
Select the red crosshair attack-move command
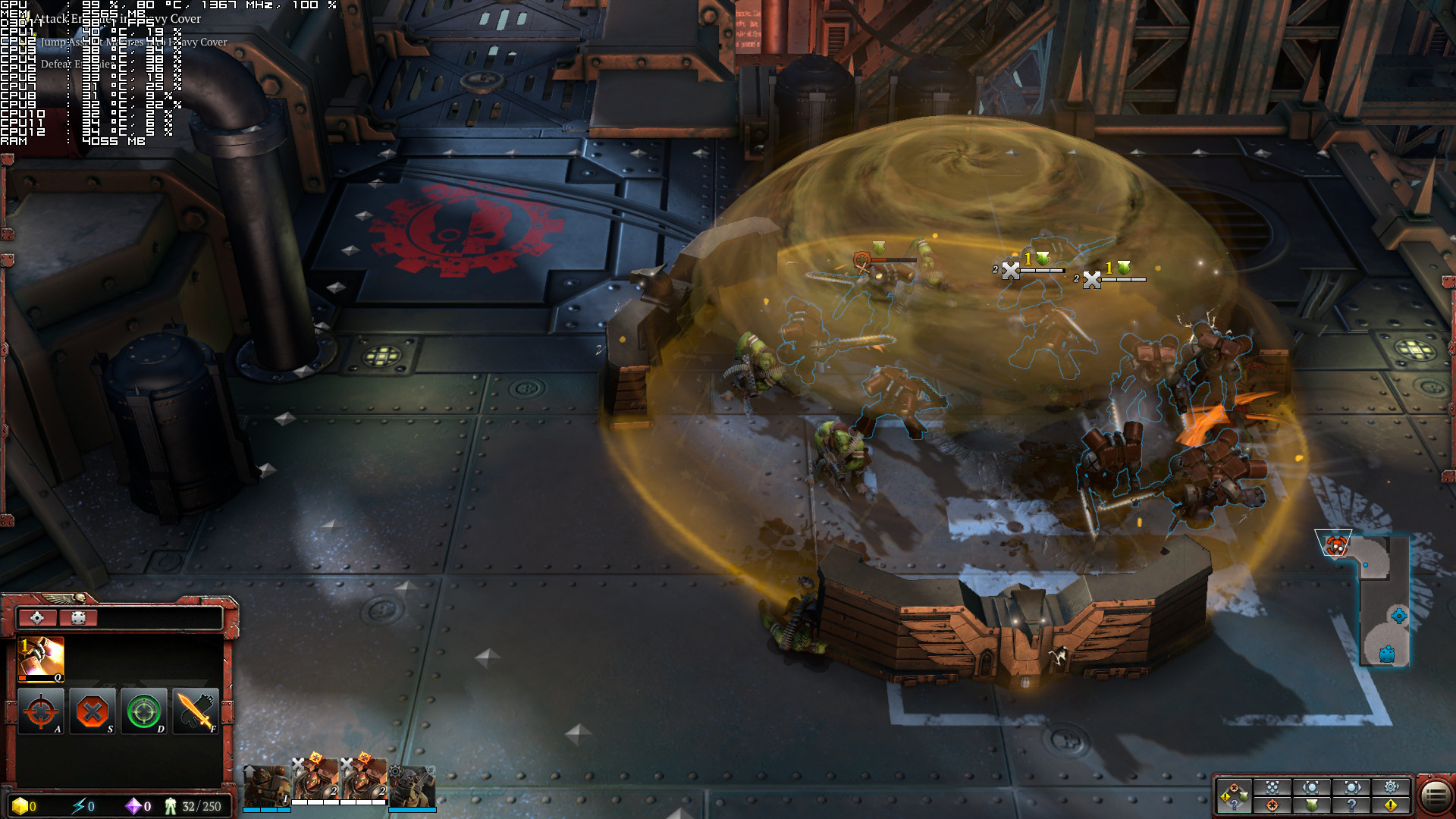41,711
